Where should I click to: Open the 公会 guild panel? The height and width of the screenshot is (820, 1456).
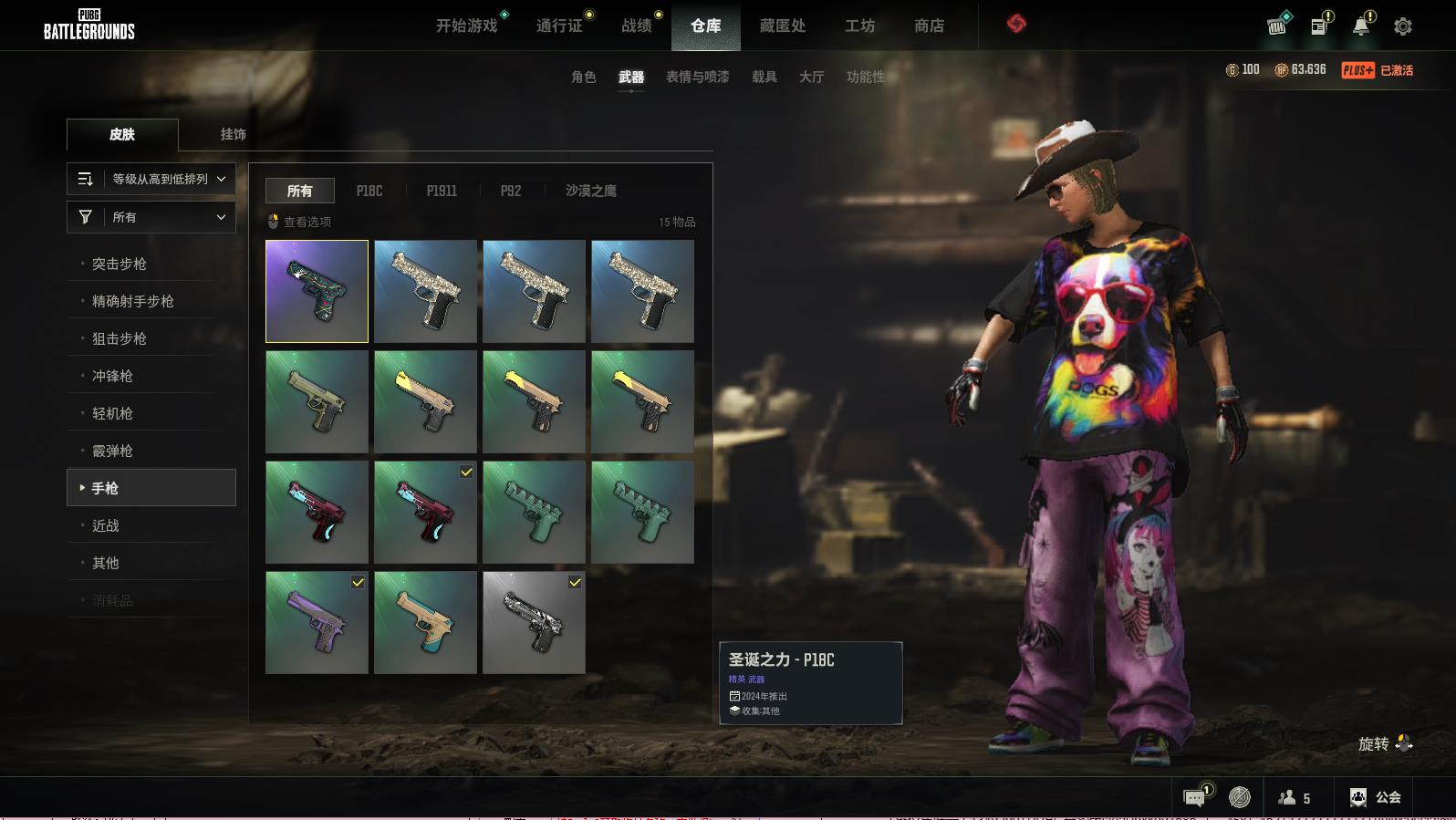(1376, 797)
